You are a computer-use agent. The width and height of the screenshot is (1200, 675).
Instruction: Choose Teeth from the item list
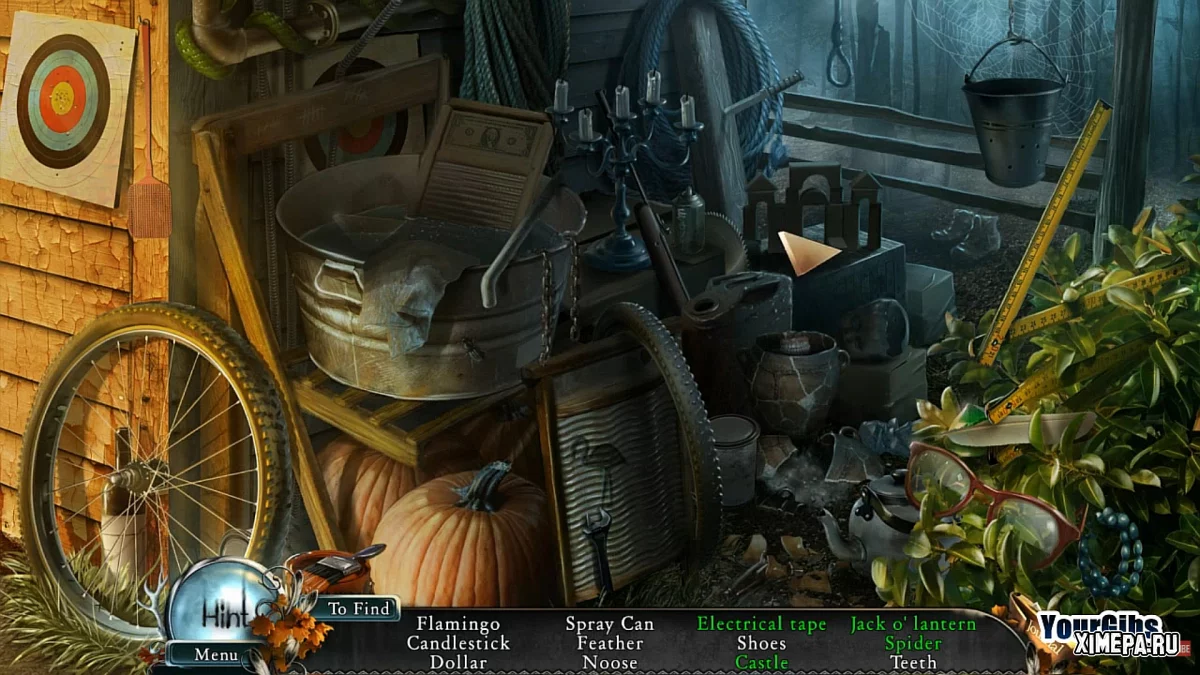pyautogui.click(x=913, y=662)
